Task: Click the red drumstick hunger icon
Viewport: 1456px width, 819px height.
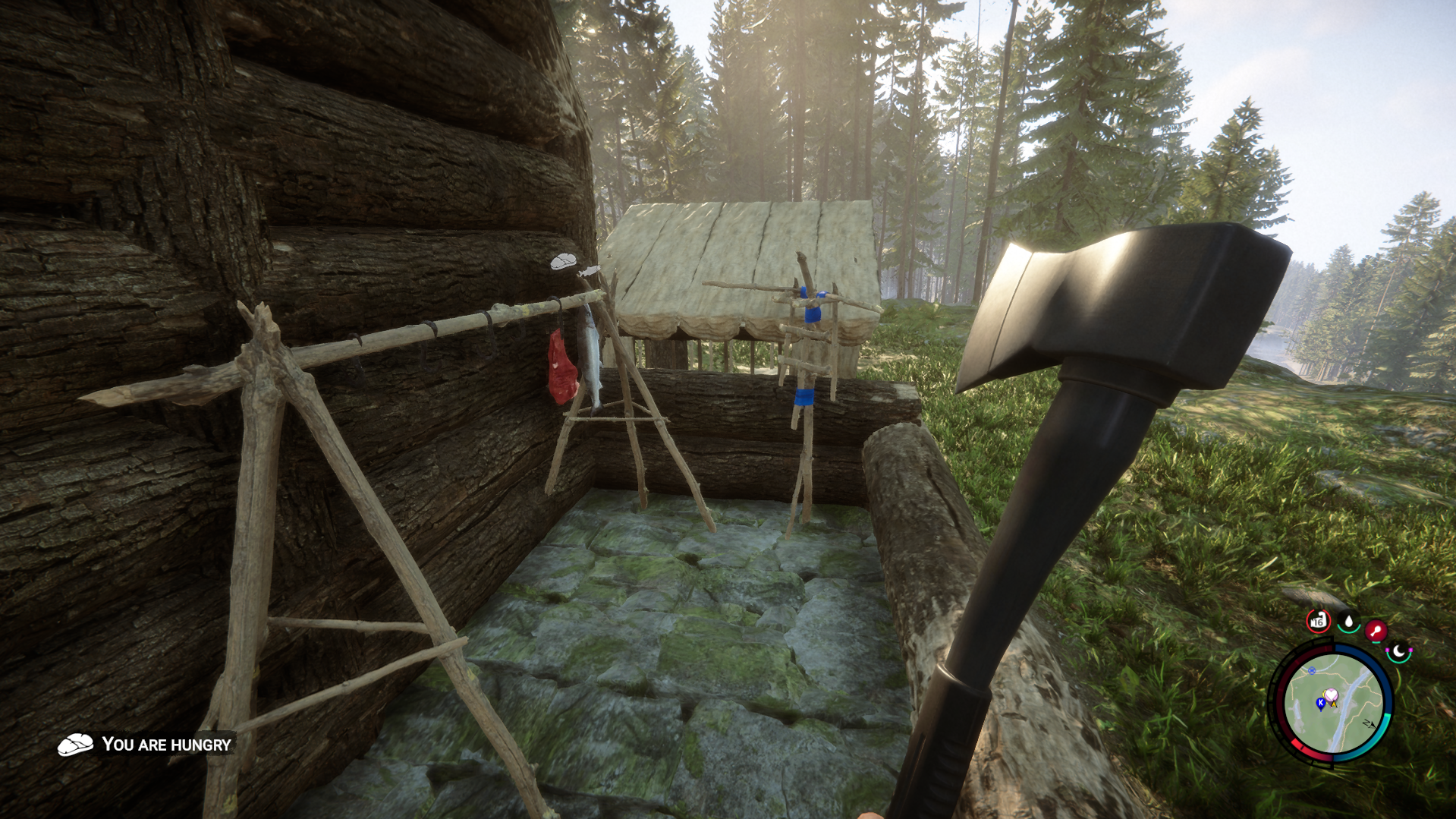Action: coord(1375,630)
